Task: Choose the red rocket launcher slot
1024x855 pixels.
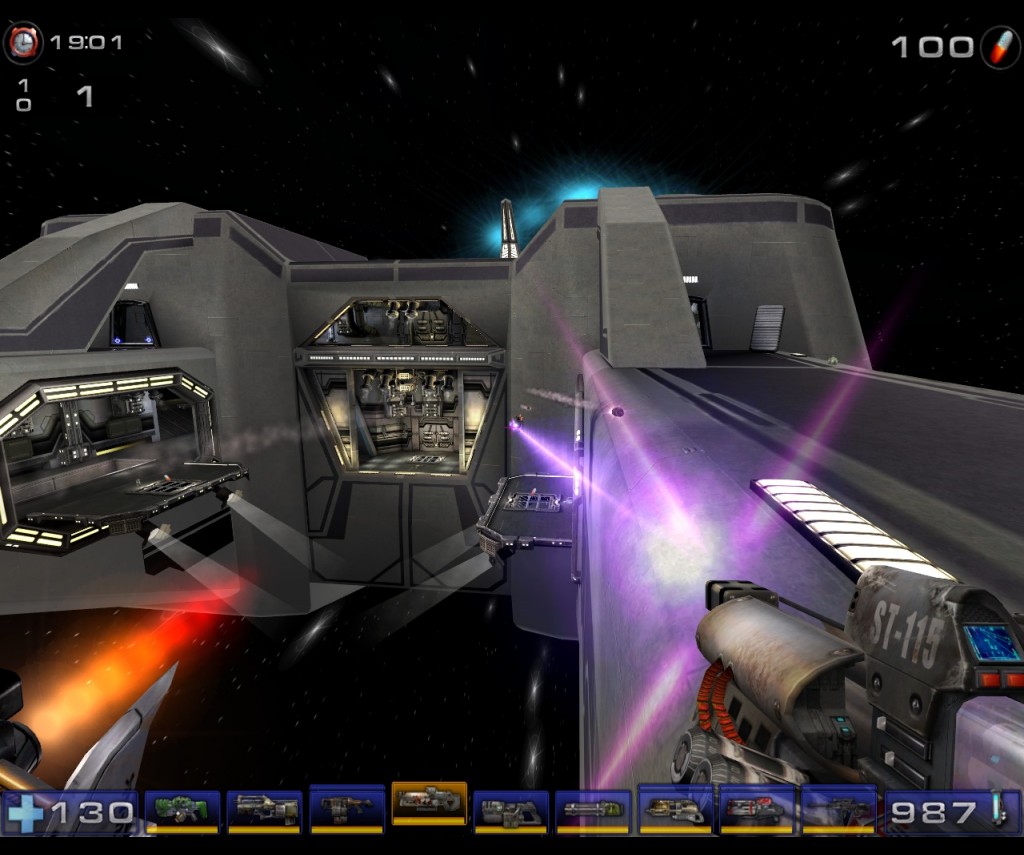Action: [x=756, y=809]
